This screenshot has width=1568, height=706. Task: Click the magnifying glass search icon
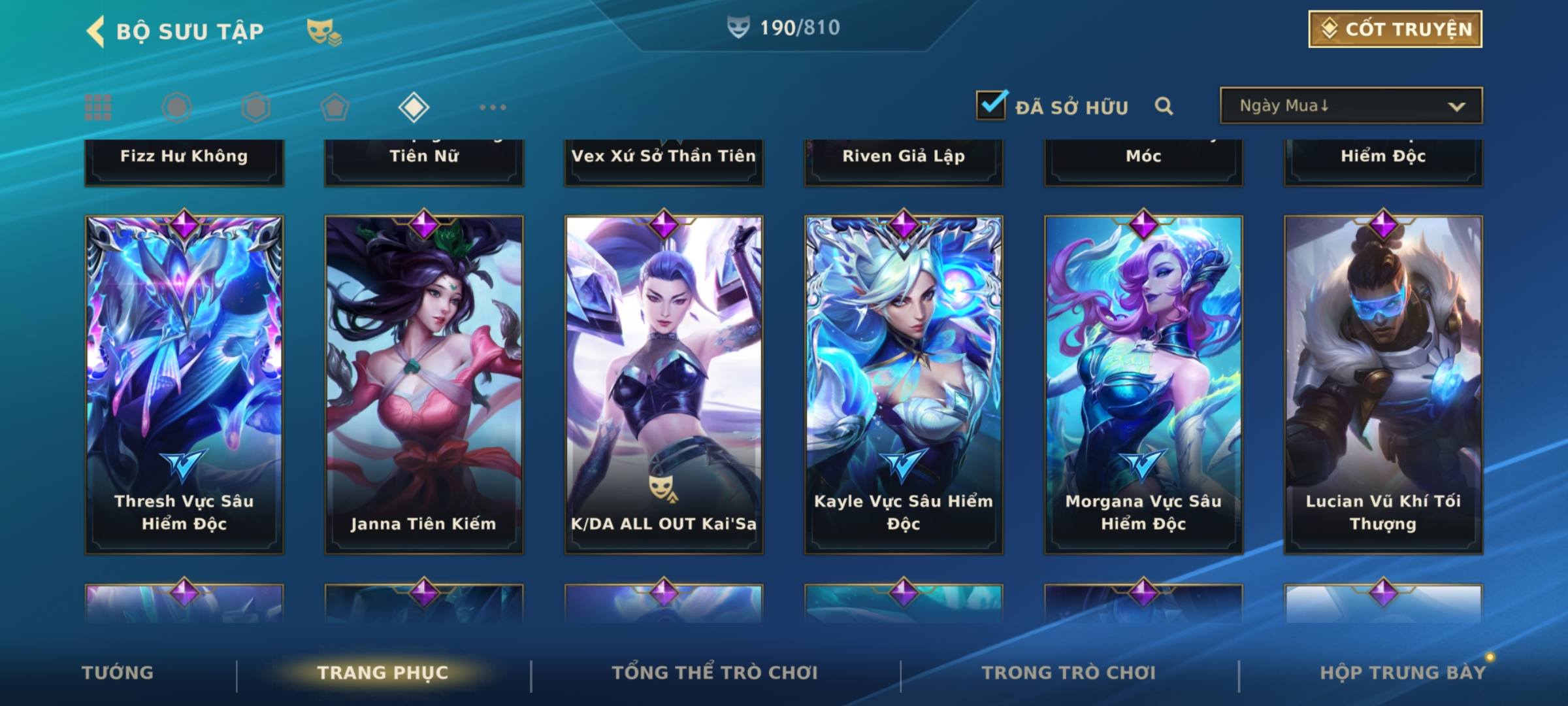tap(1164, 106)
